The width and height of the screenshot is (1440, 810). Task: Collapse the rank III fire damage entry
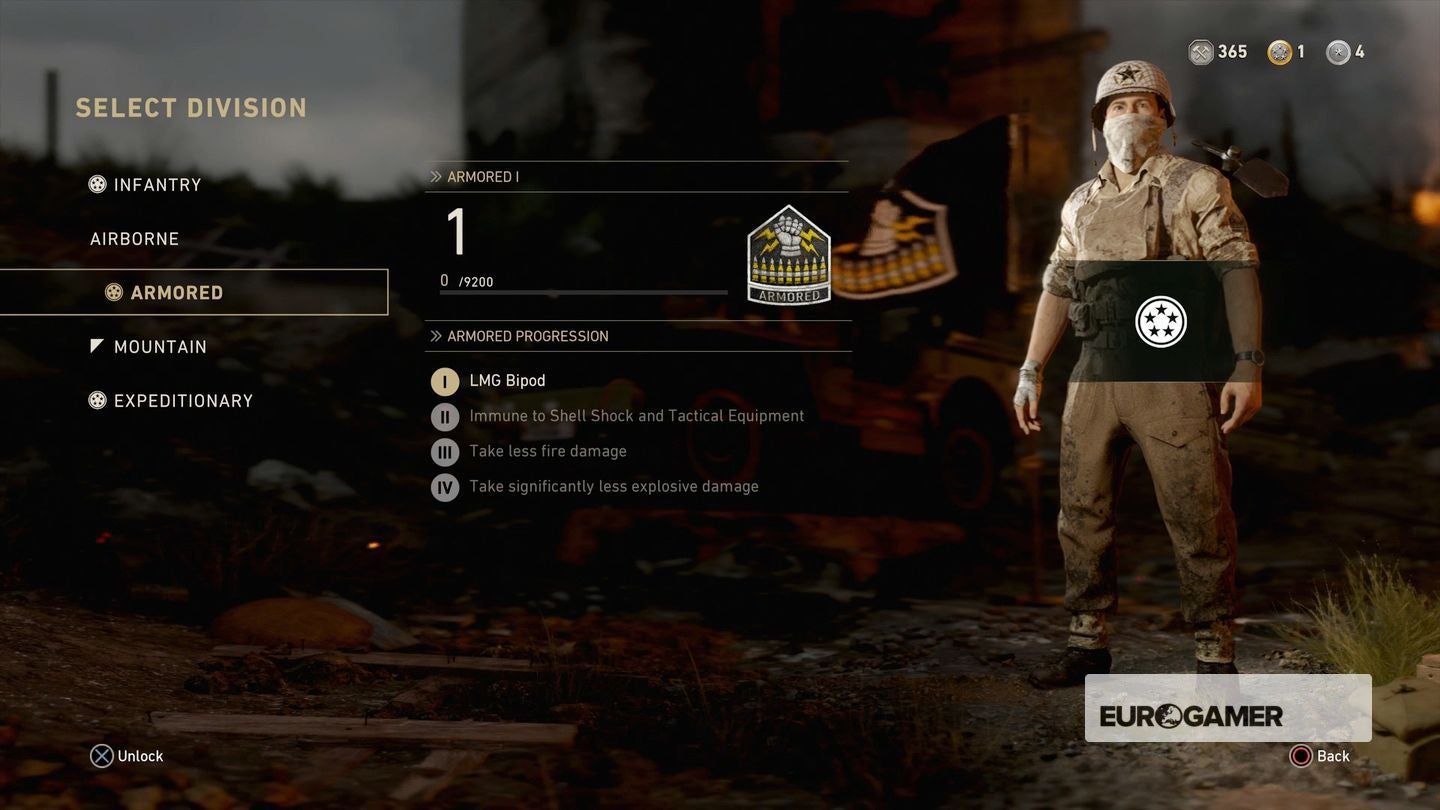[x=444, y=451]
